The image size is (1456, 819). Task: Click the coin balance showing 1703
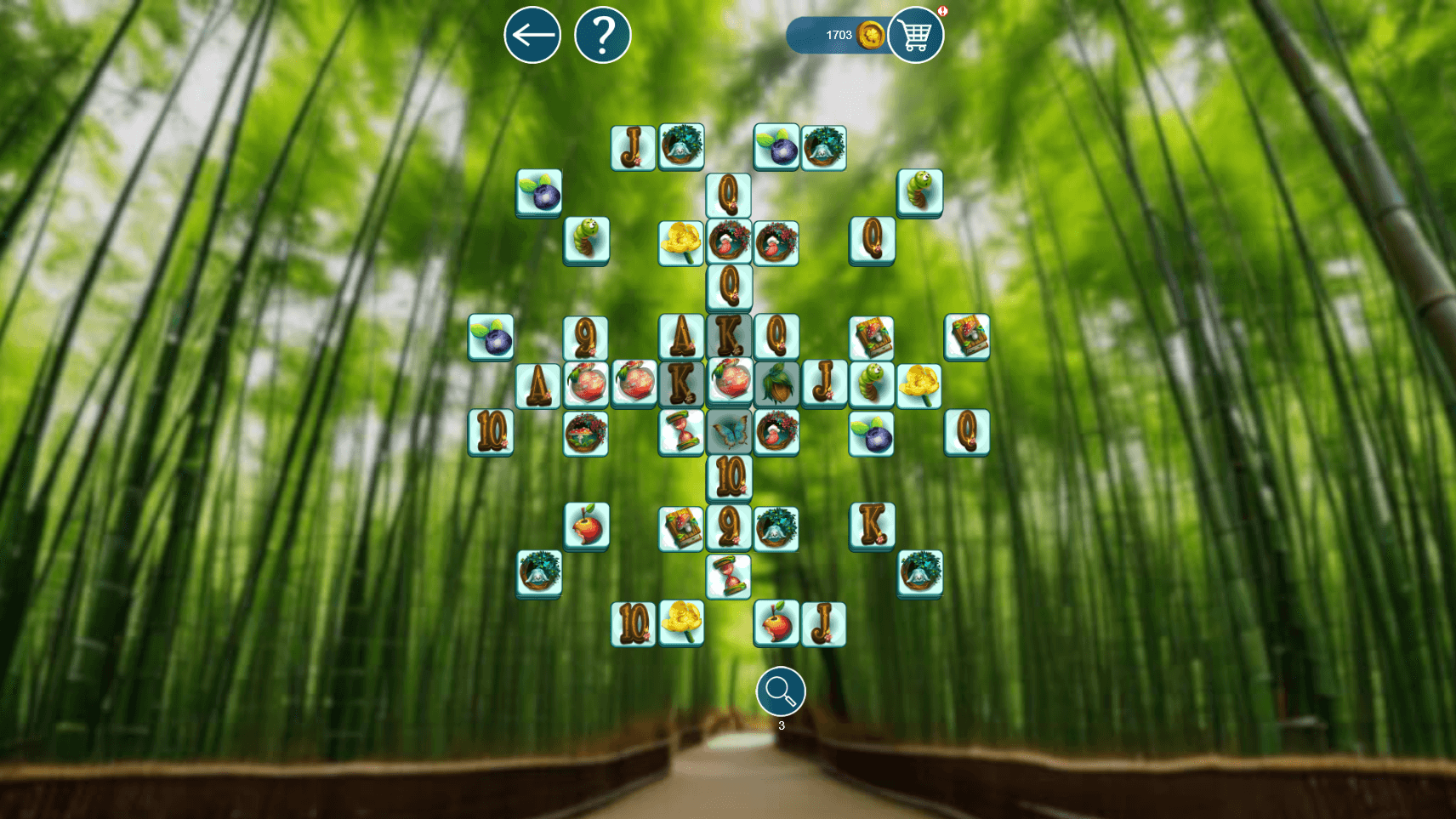click(838, 34)
